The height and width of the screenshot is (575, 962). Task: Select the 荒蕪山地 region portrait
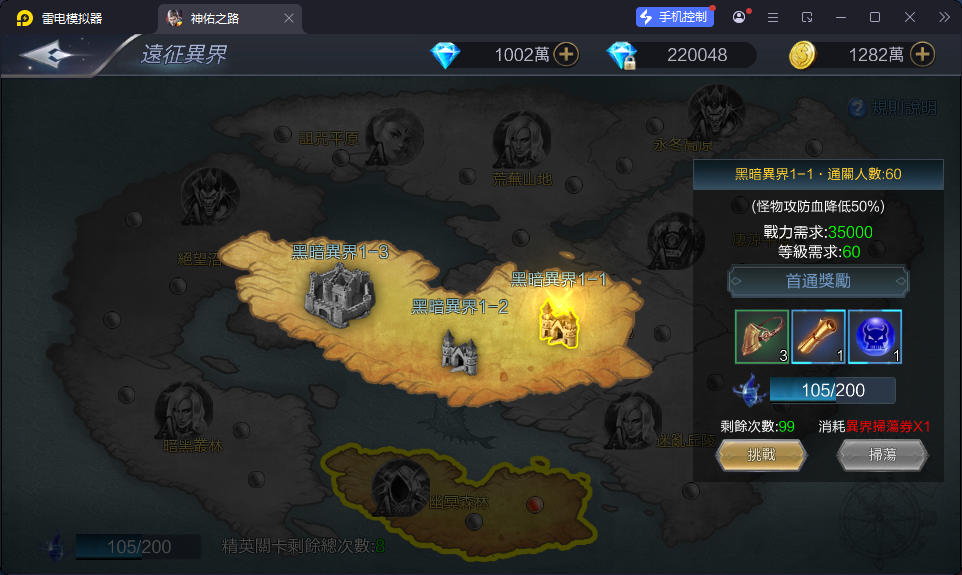click(521, 142)
